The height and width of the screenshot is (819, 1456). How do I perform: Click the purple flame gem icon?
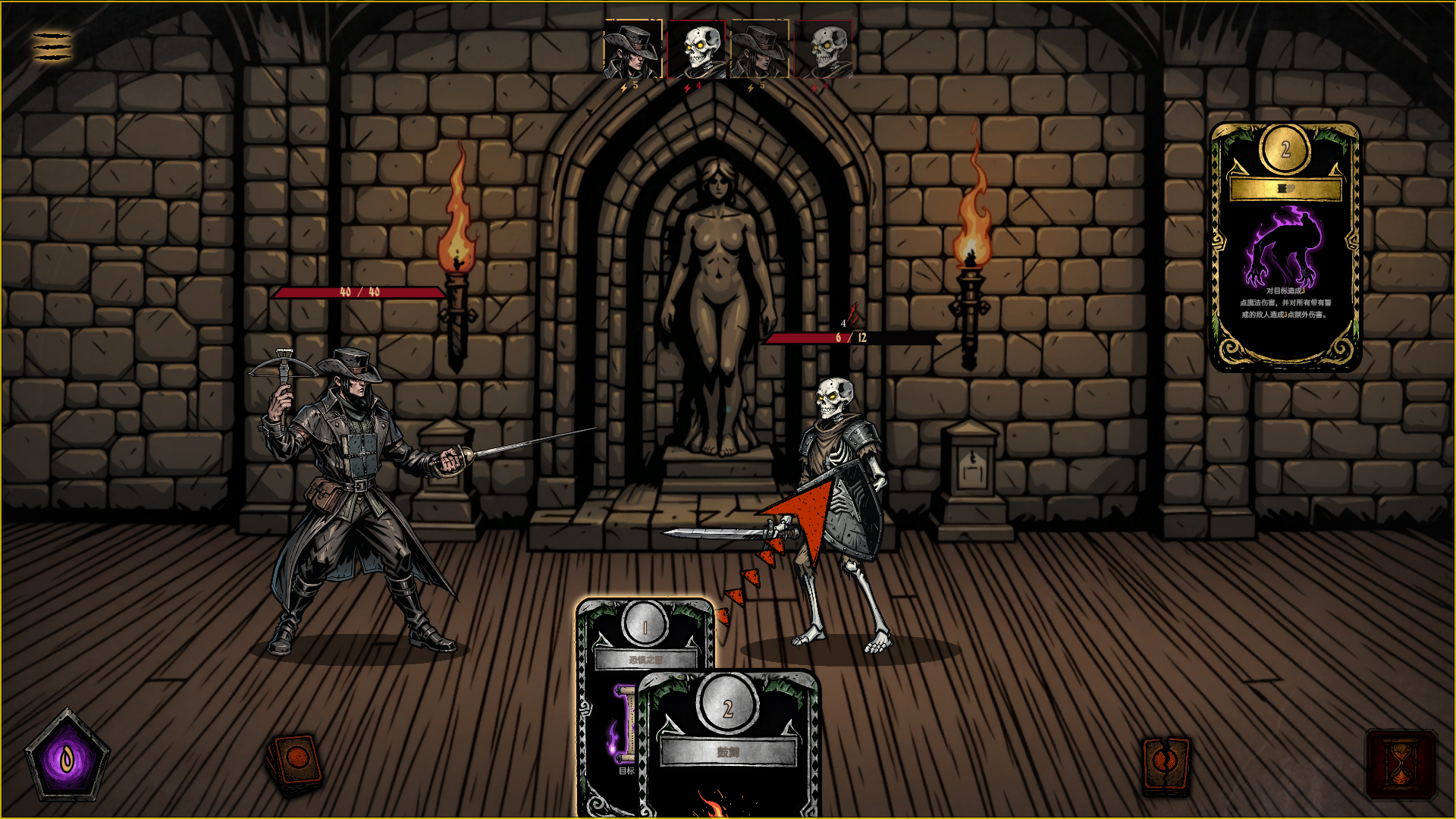[x=67, y=757]
